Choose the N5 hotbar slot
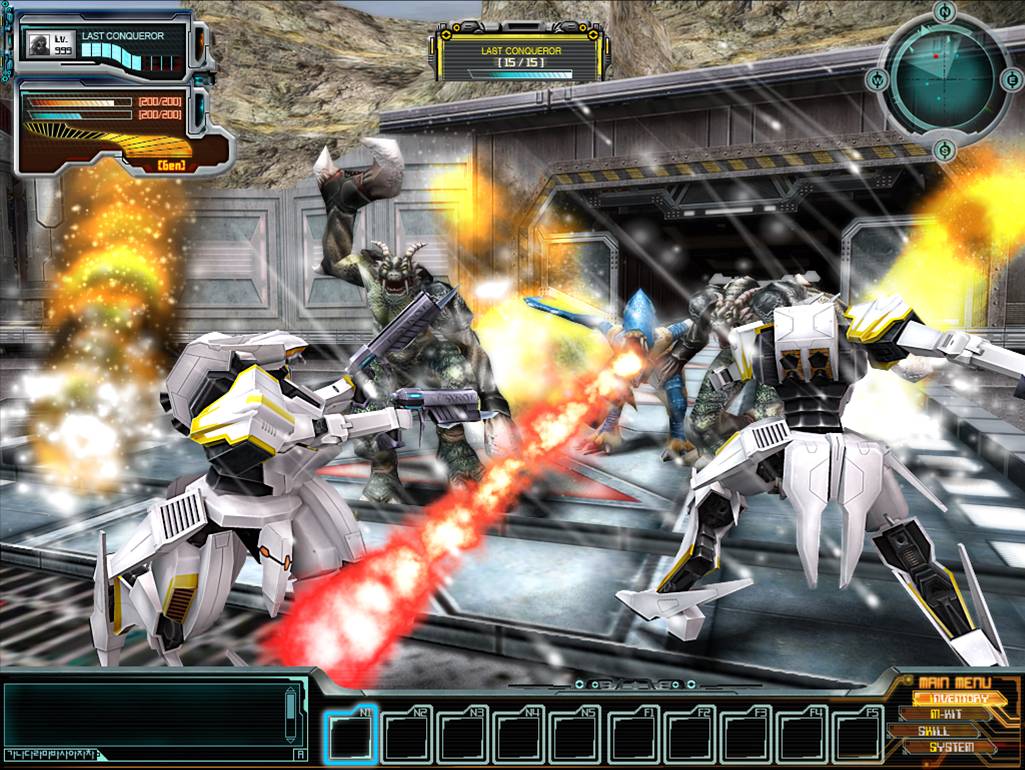The image size is (1025, 770). click(576, 738)
